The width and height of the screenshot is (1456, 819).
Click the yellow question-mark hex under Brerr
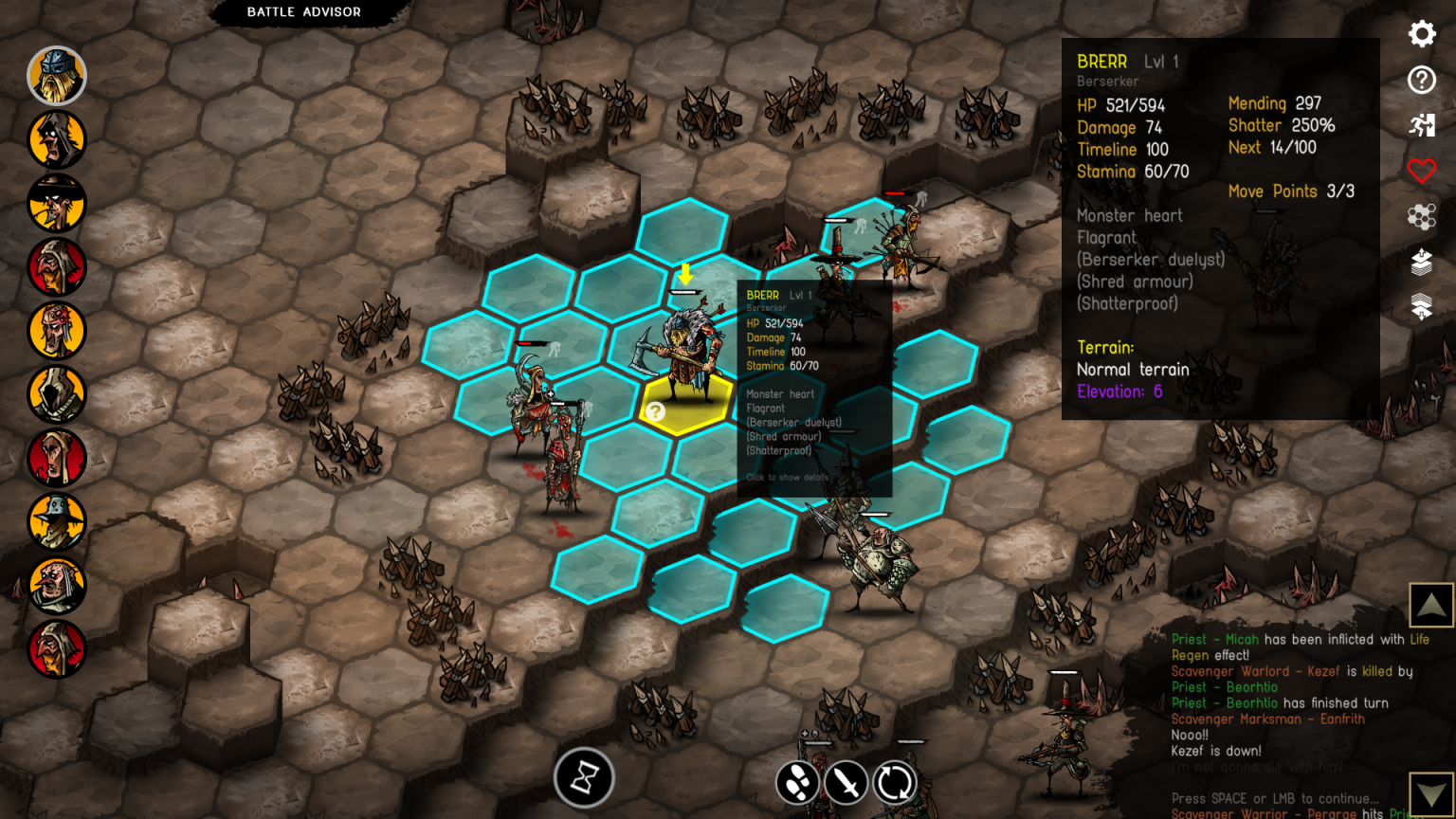[657, 410]
